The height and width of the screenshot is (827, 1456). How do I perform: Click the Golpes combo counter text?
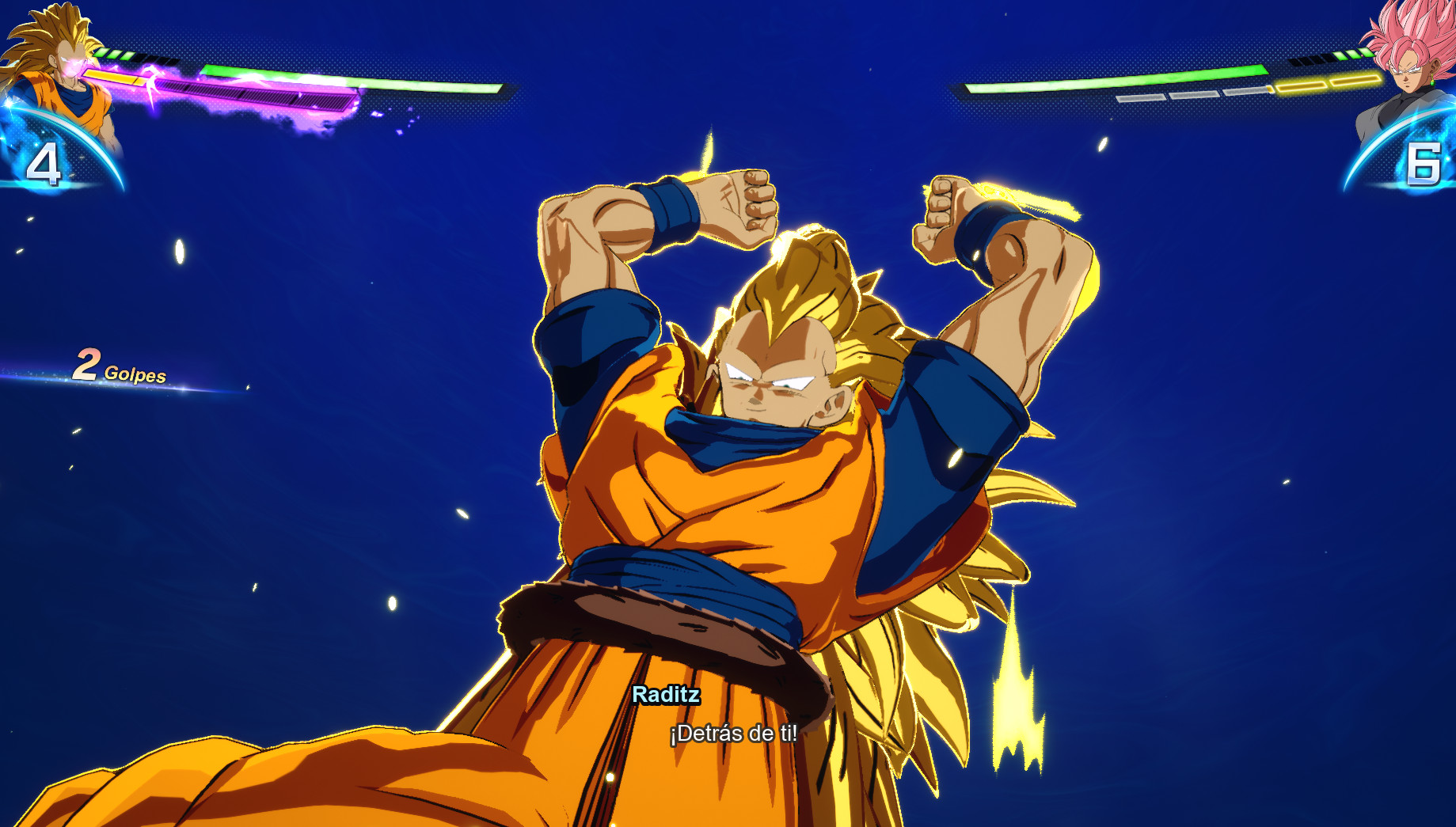[137, 374]
